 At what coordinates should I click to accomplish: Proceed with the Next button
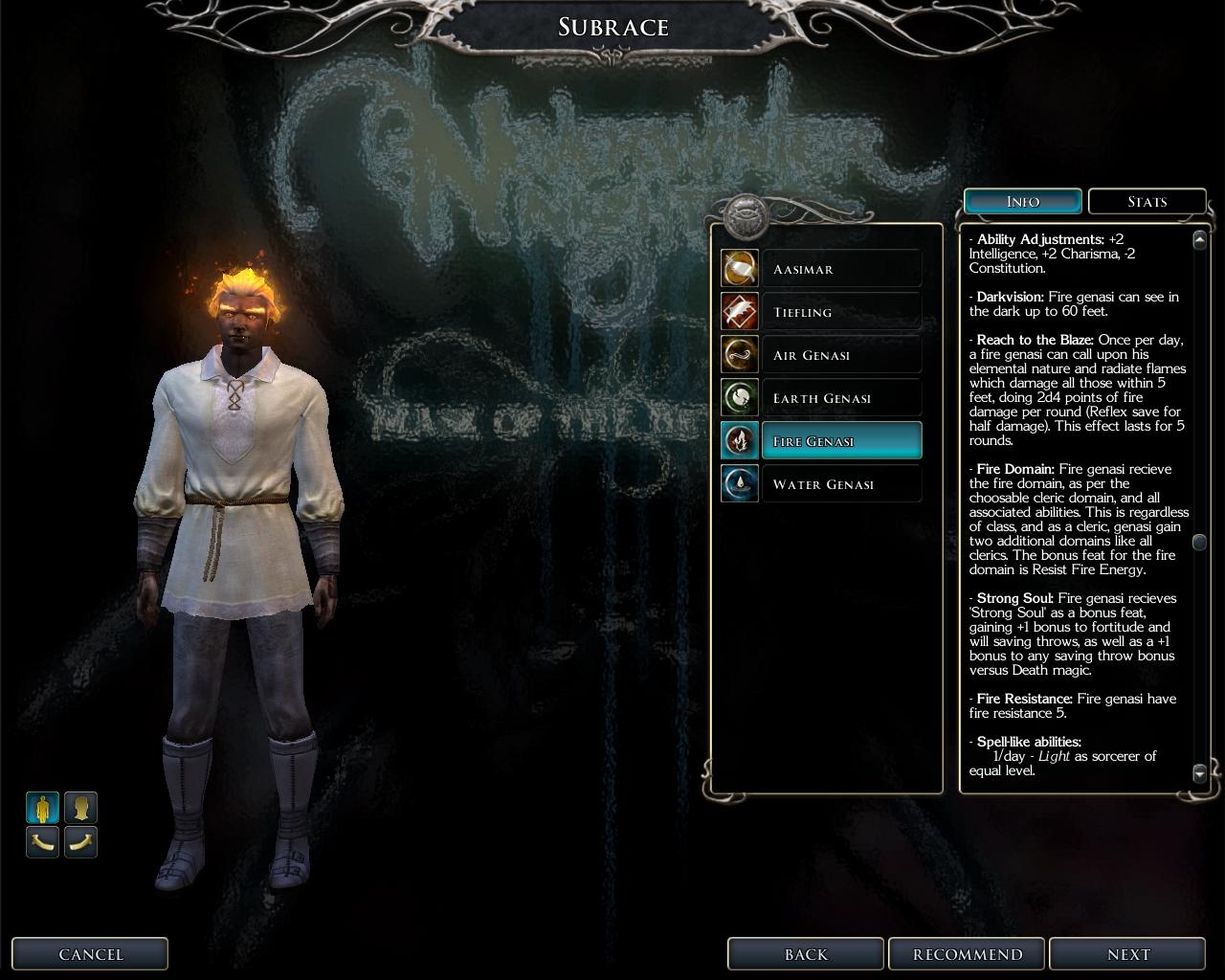tap(1127, 954)
